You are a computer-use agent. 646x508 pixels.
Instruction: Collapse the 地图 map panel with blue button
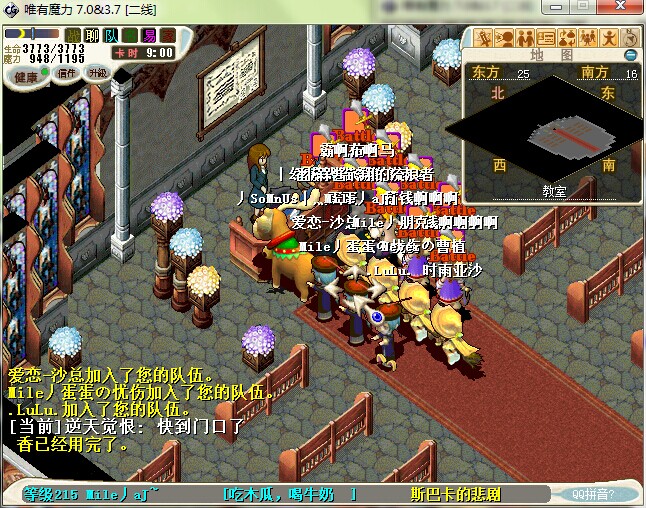[630, 55]
